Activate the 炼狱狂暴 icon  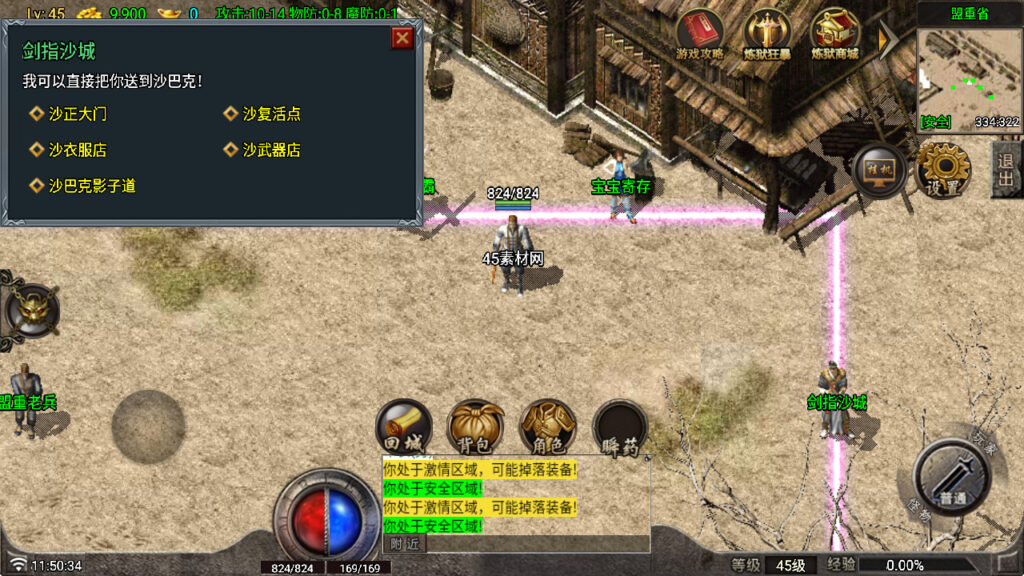pos(767,34)
